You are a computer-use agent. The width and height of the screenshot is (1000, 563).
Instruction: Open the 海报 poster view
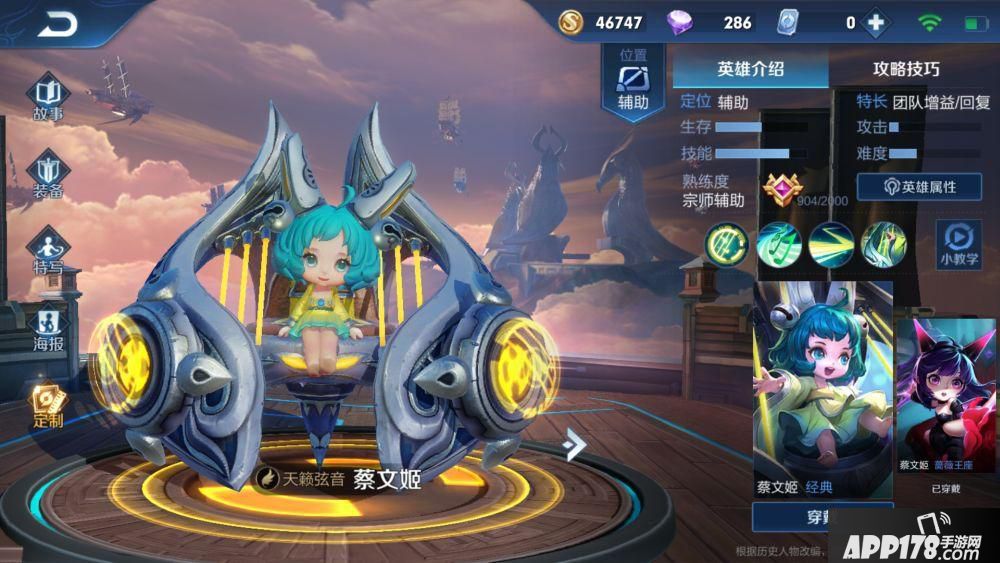(x=48, y=328)
